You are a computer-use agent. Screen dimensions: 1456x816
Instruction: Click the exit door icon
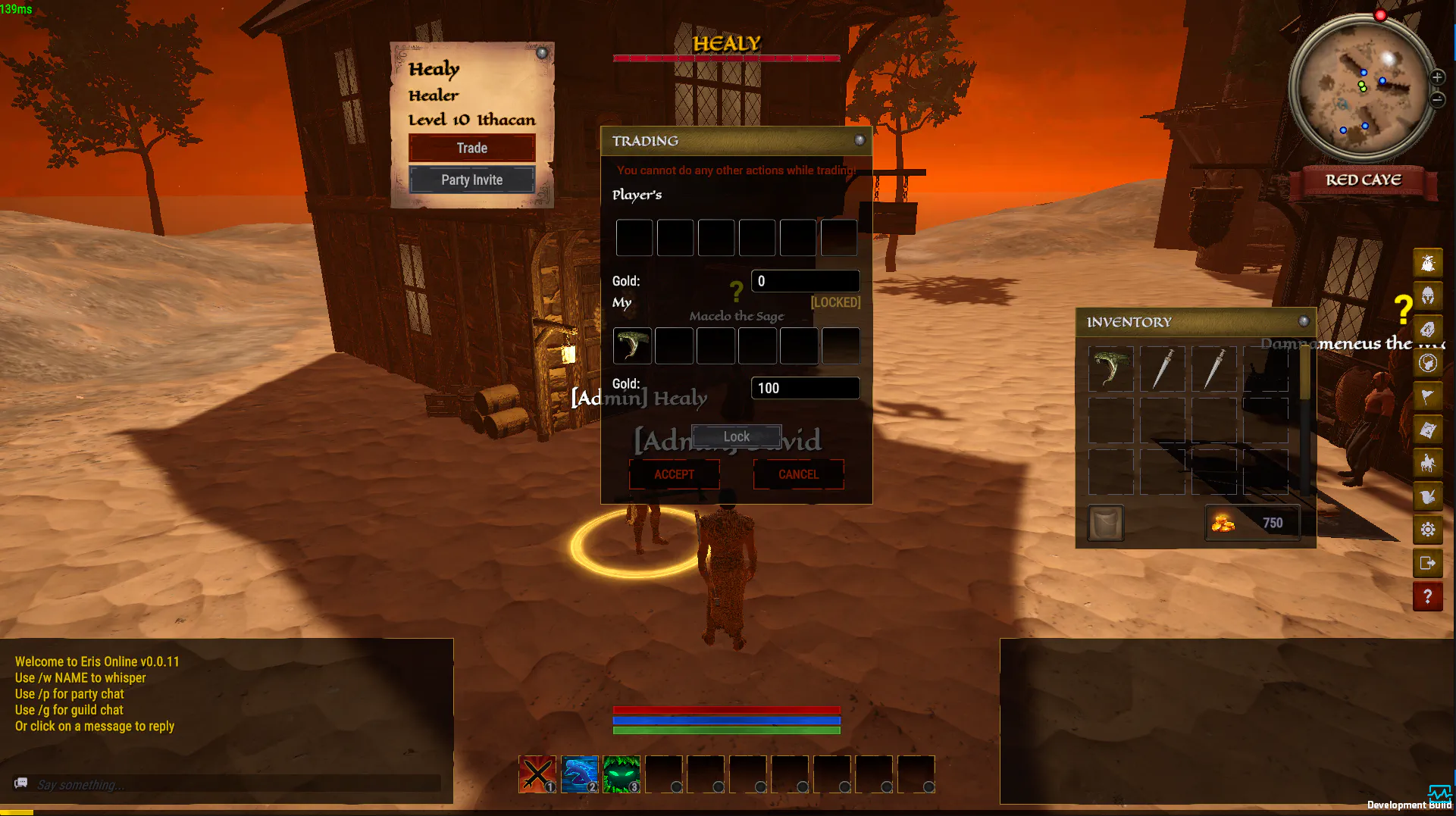click(x=1428, y=563)
